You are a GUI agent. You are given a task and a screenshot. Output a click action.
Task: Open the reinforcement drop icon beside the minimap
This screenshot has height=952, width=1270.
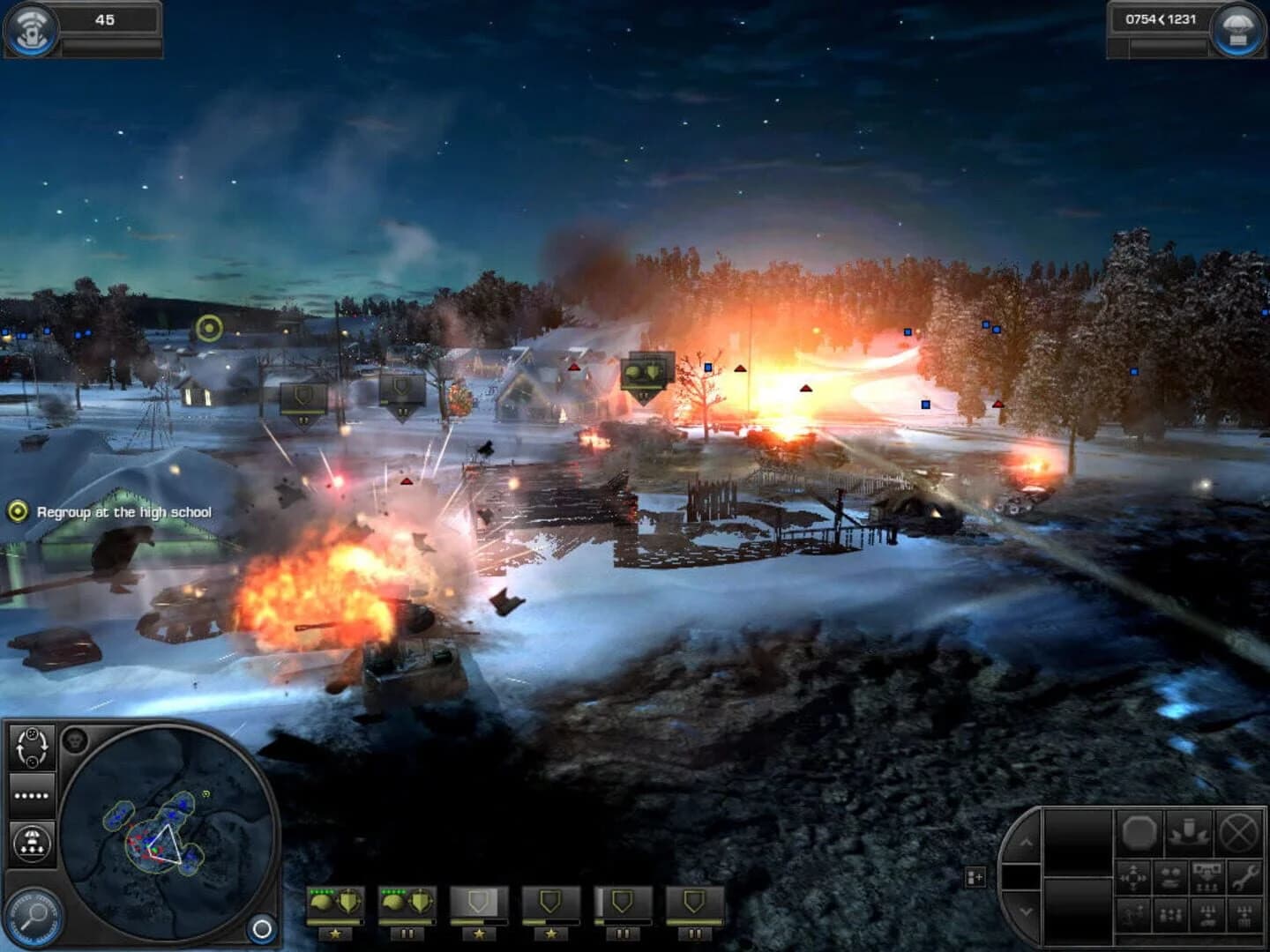point(32,841)
